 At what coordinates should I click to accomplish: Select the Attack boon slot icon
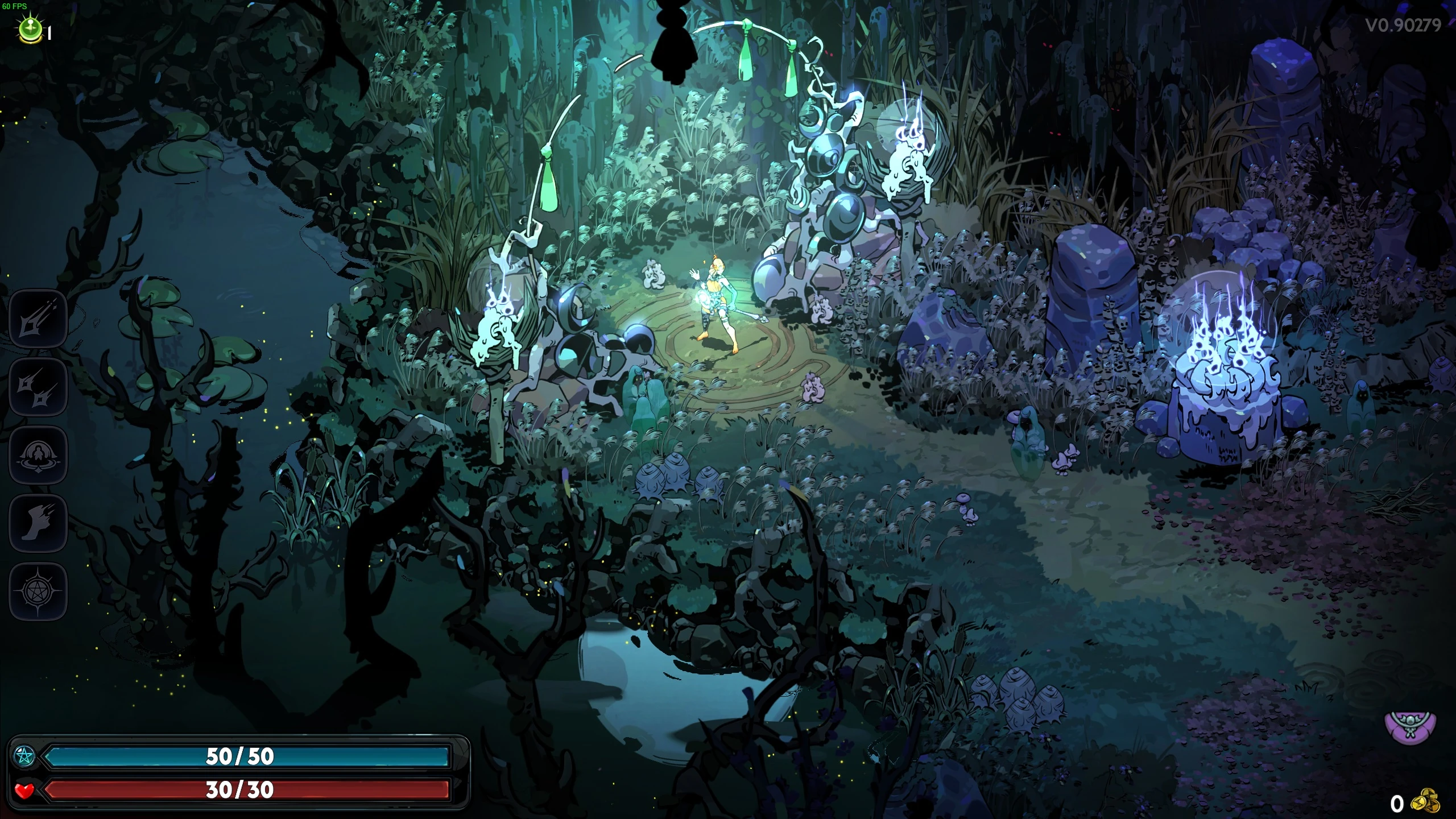click(38, 318)
